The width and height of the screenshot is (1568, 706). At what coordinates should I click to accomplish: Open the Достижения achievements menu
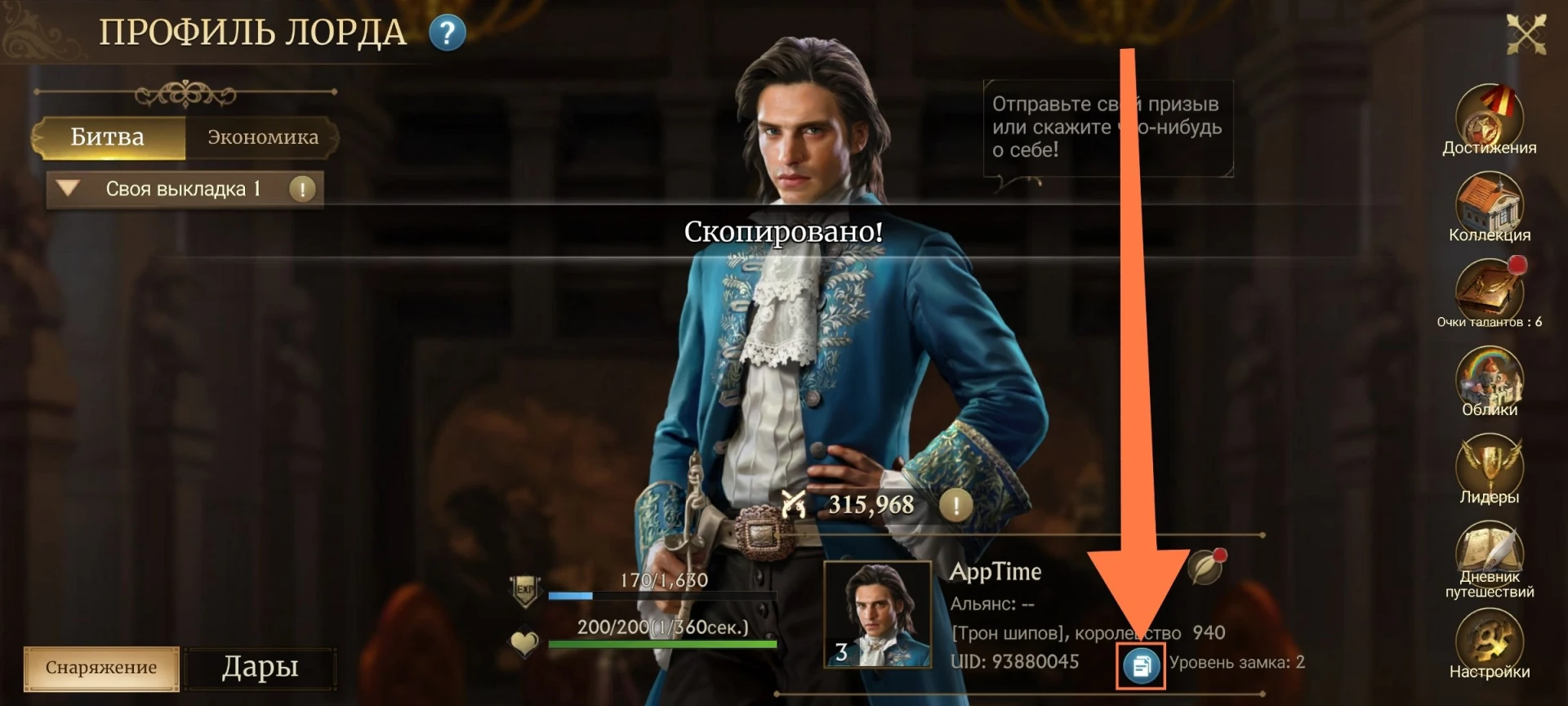pyautogui.click(x=1489, y=120)
